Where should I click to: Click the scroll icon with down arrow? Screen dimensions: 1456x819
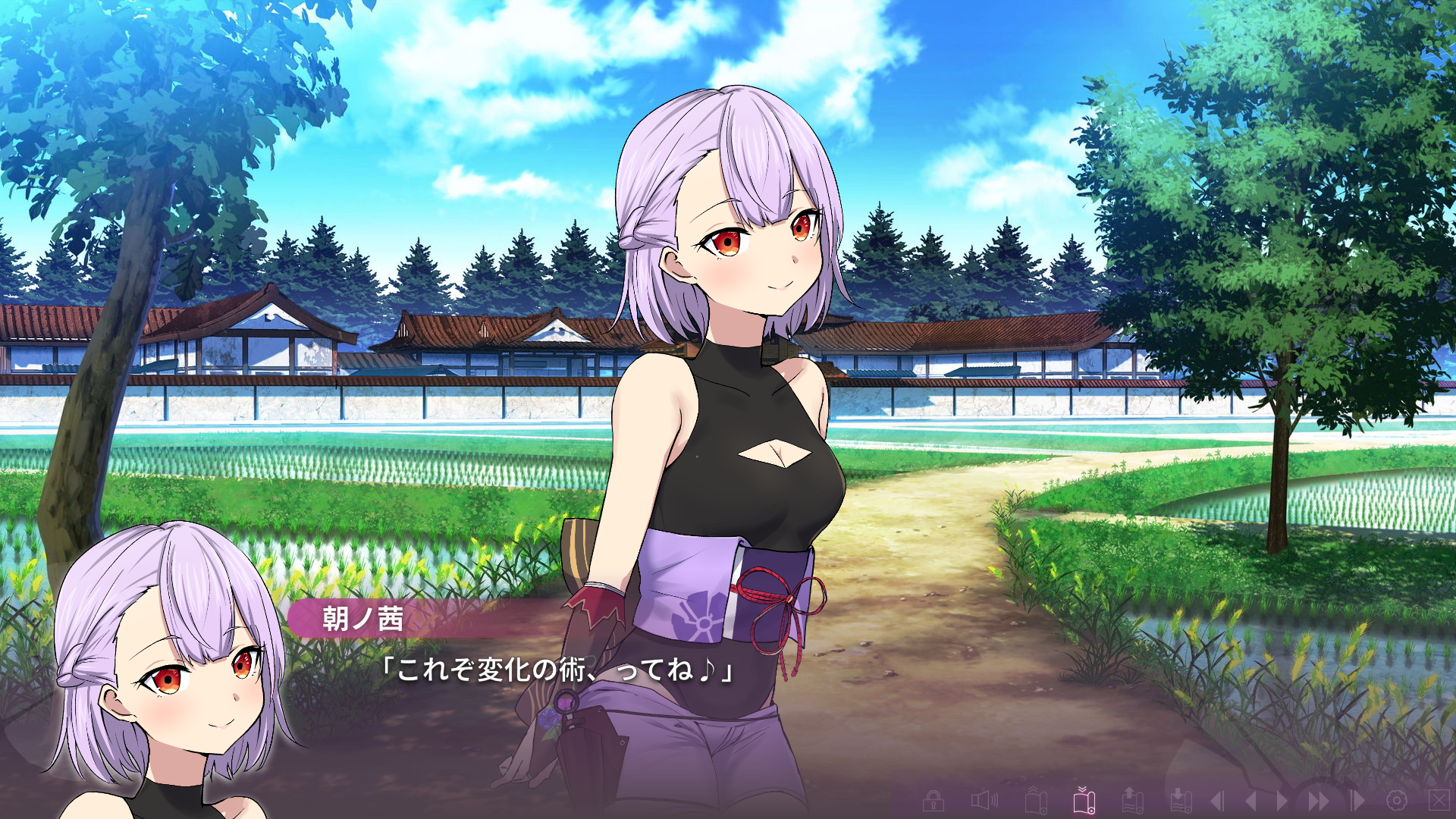point(1181,801)
